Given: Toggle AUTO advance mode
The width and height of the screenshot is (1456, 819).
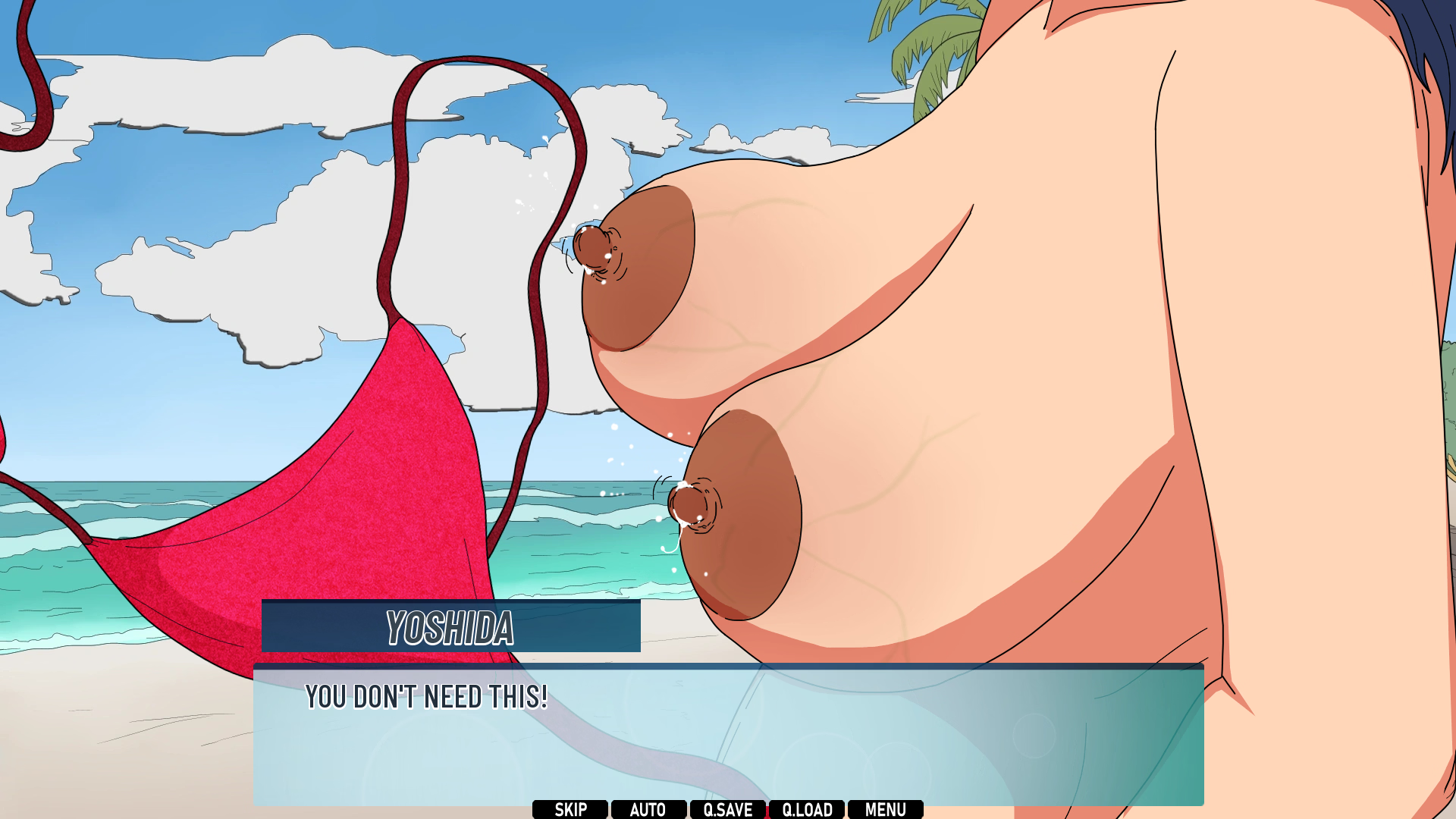Looking at the screenshot, I should pyautogui.click(x=648, y=809).
